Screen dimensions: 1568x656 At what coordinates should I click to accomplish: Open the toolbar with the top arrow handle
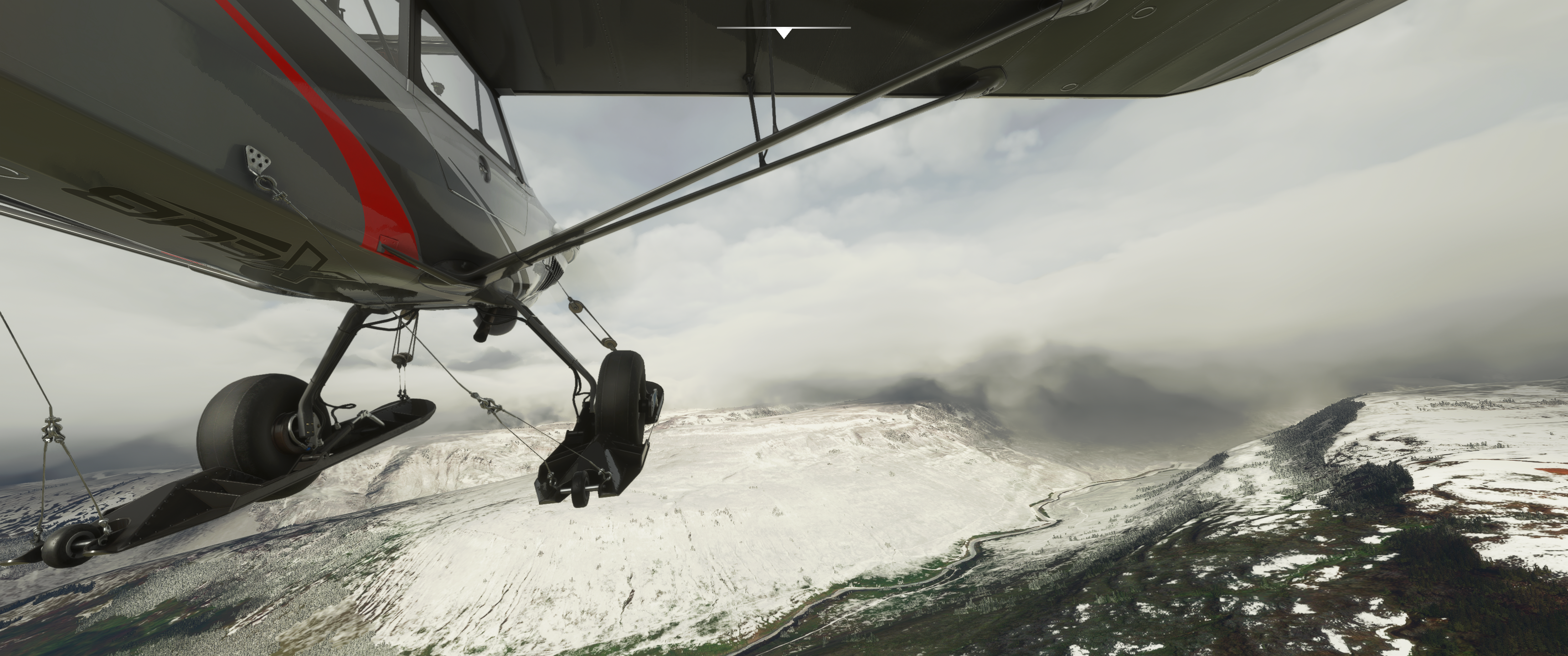(x=784, y=32)
